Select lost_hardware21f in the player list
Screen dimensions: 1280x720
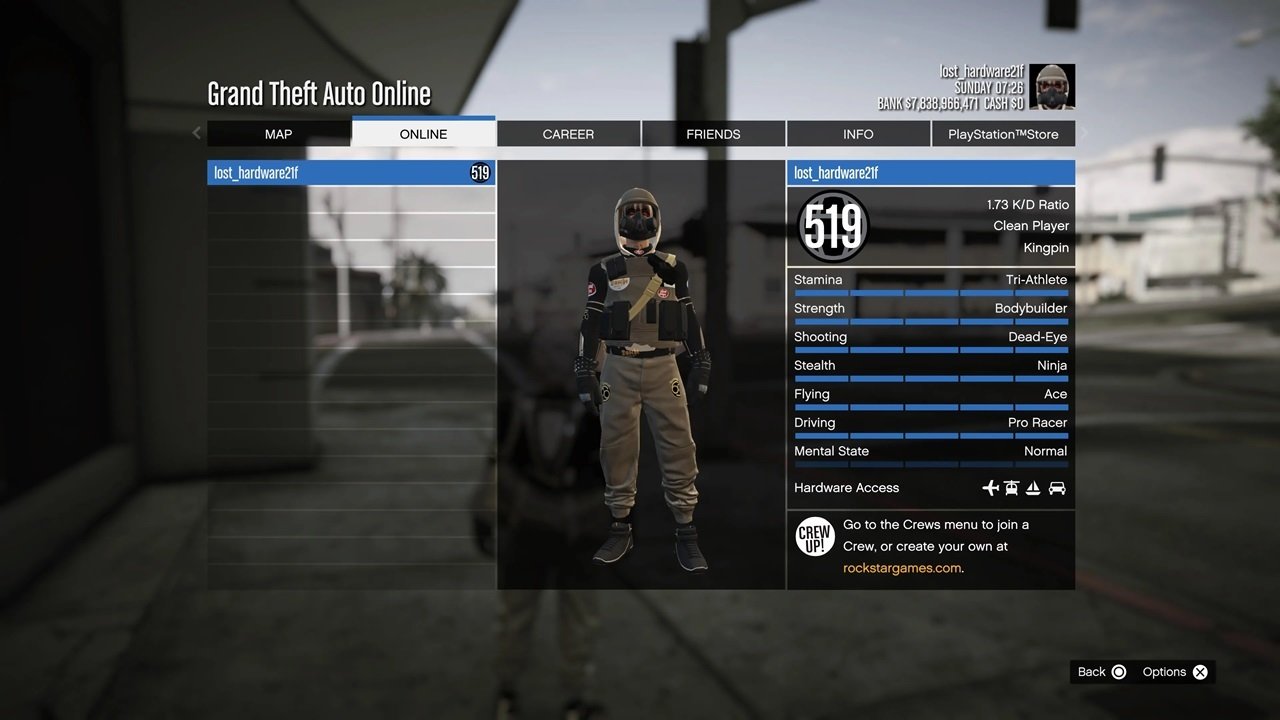[x=350, y=172]
